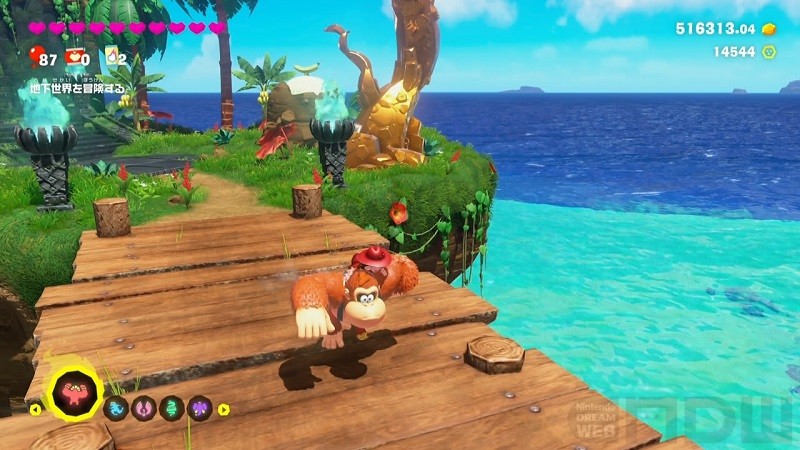Activate the pink wings transformation icon
Image resolution: width=800 pixels, height=450 pixels.
[x=144, y=408]
